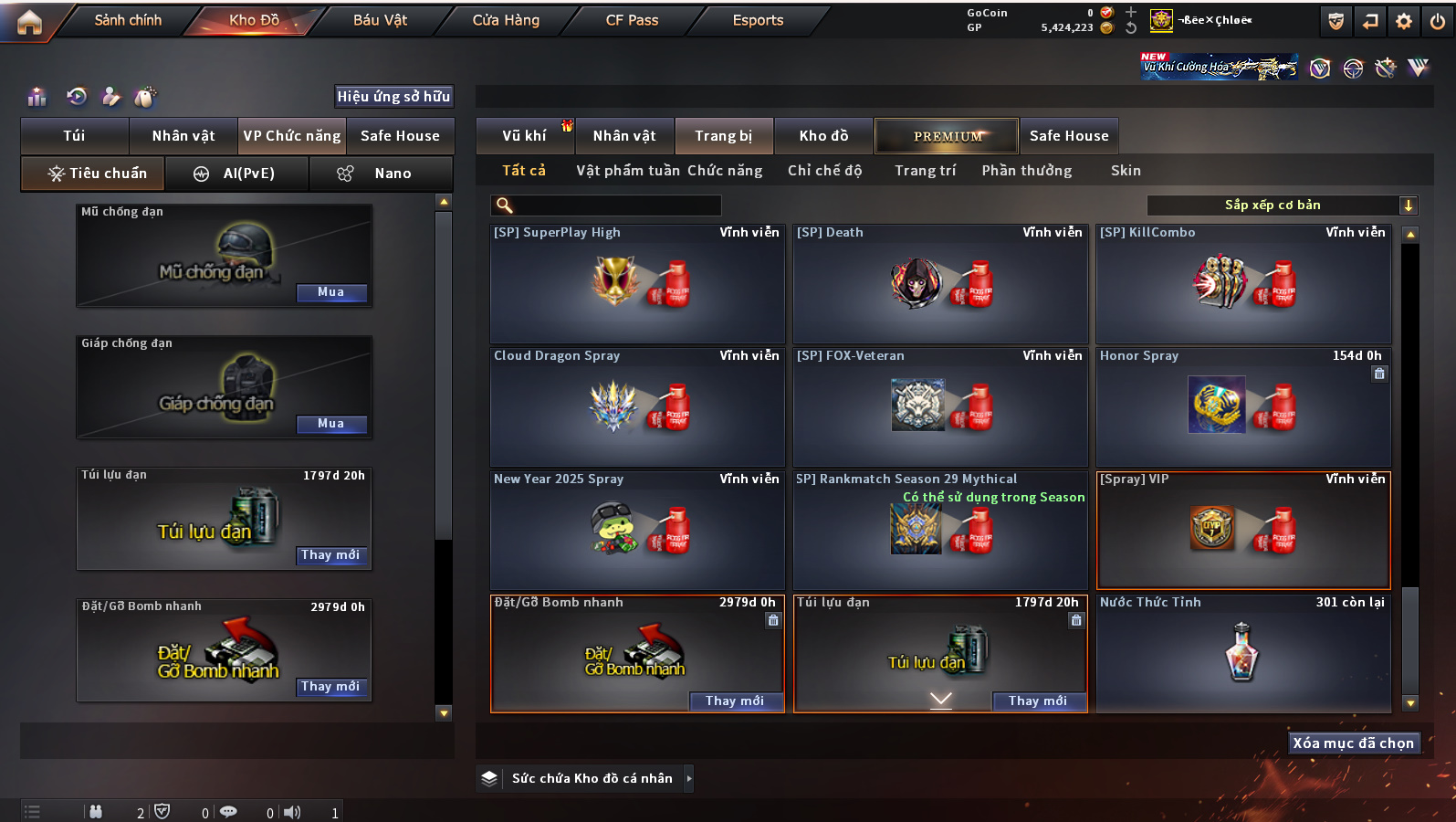This screenshot has width=1456, height=822.
Task: Open the Cửa Hàng shop tab
Action: [506, 20]
